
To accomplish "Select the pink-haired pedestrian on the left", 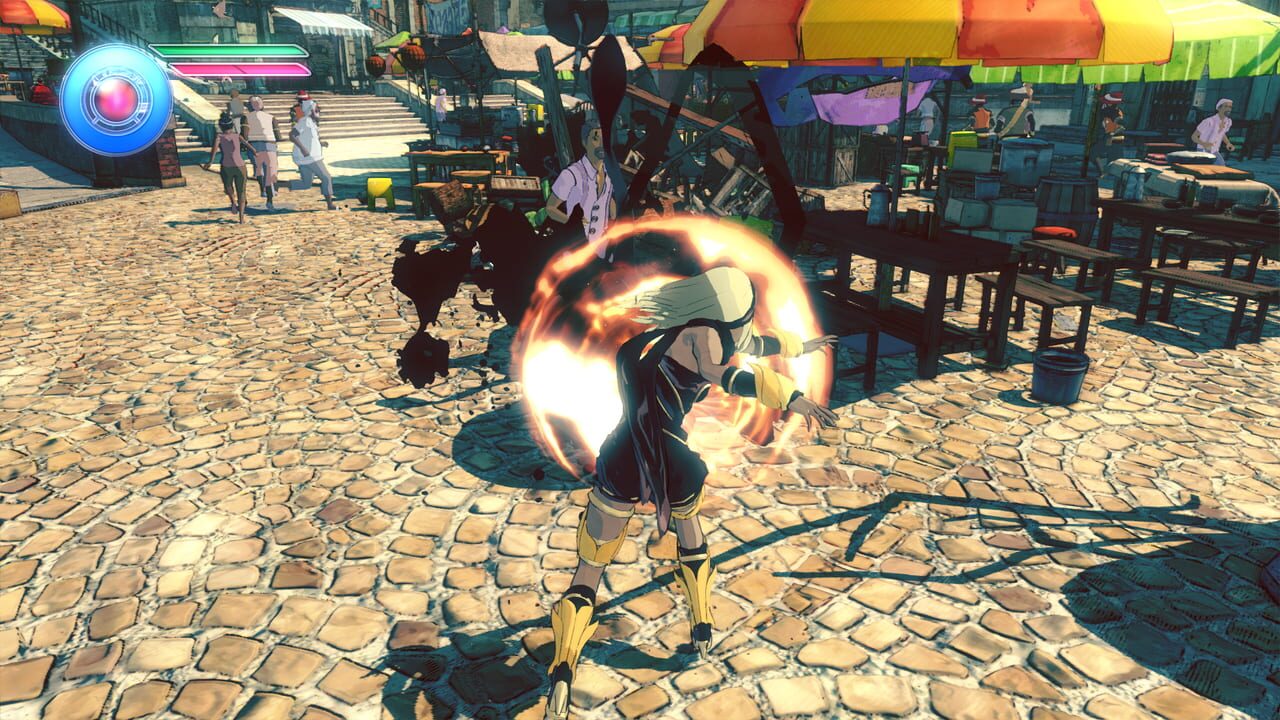I will click(x=230, y=155).
